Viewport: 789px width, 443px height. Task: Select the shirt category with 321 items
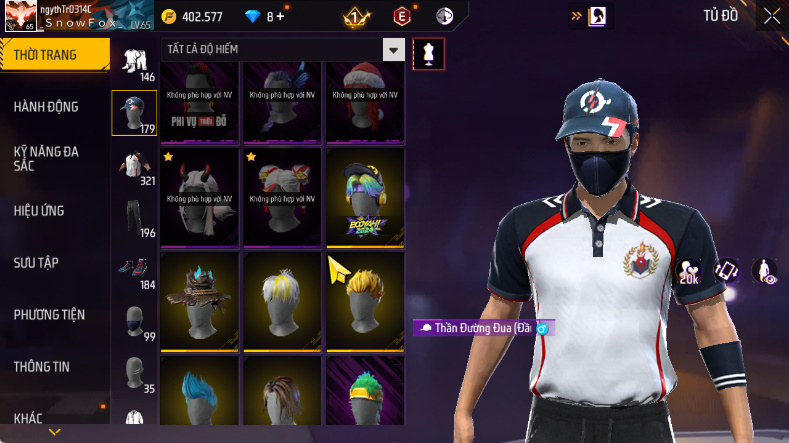(x=133, y=165)
